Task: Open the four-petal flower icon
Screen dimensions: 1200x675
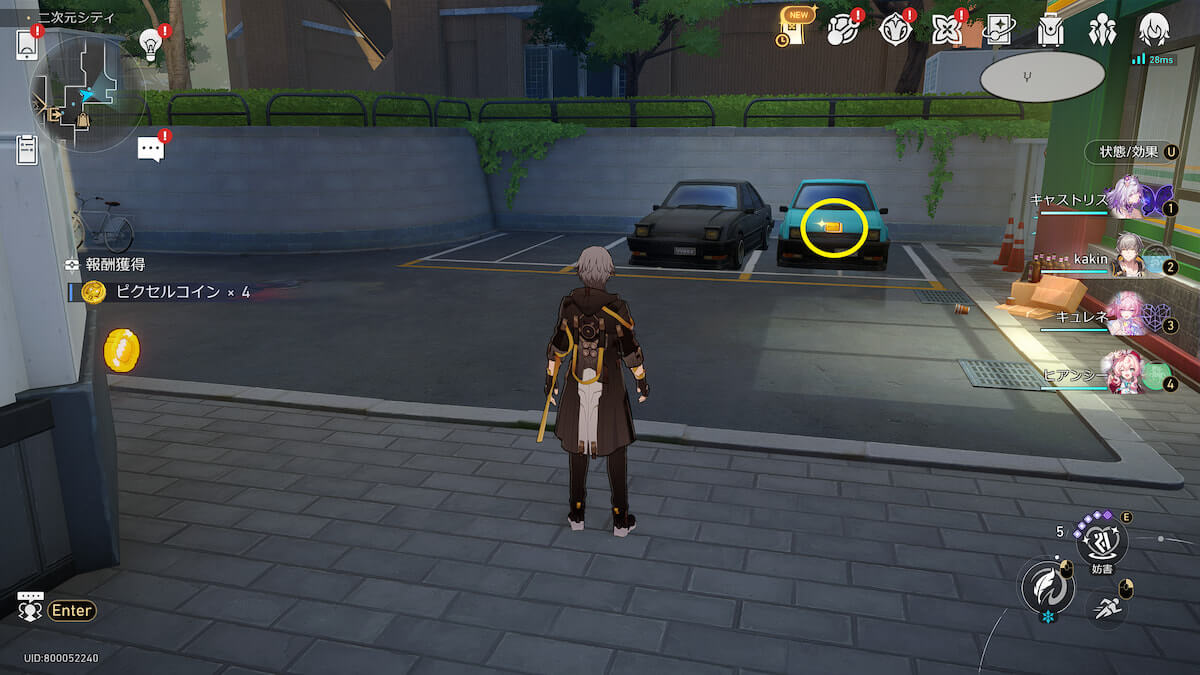Action: 945,30
